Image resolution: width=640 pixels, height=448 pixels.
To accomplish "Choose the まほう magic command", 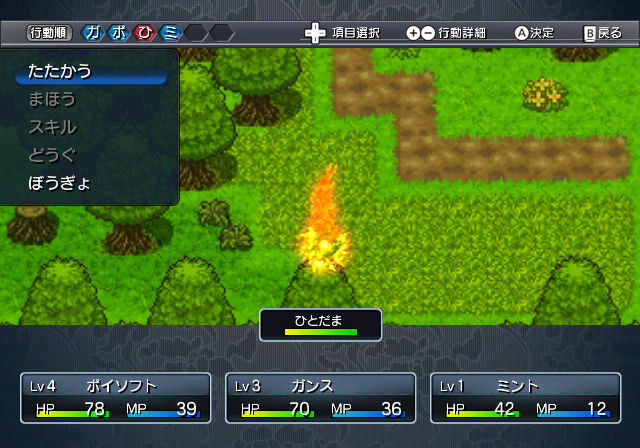I will [52, 99].
